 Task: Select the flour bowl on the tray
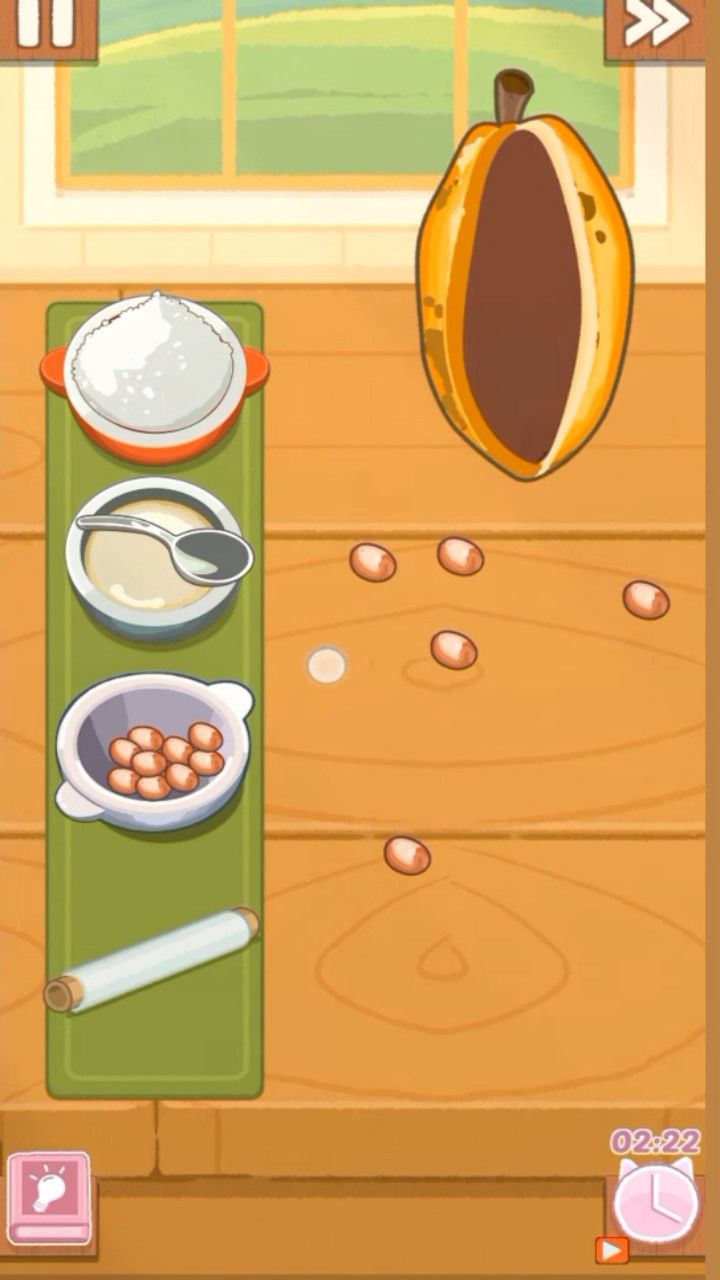(x=155, y=368)
